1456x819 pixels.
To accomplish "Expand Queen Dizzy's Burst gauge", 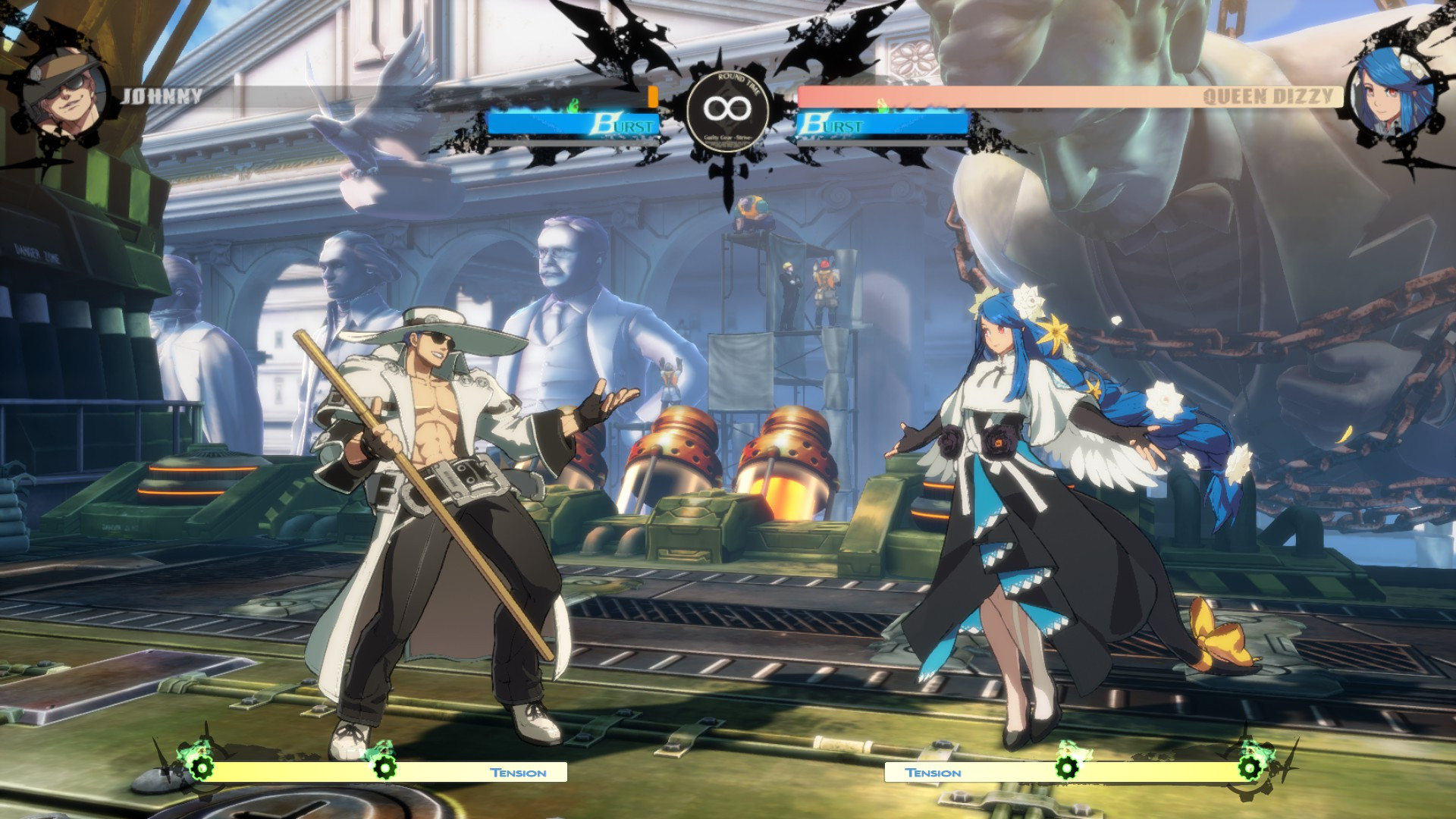I will click(883, 126).
